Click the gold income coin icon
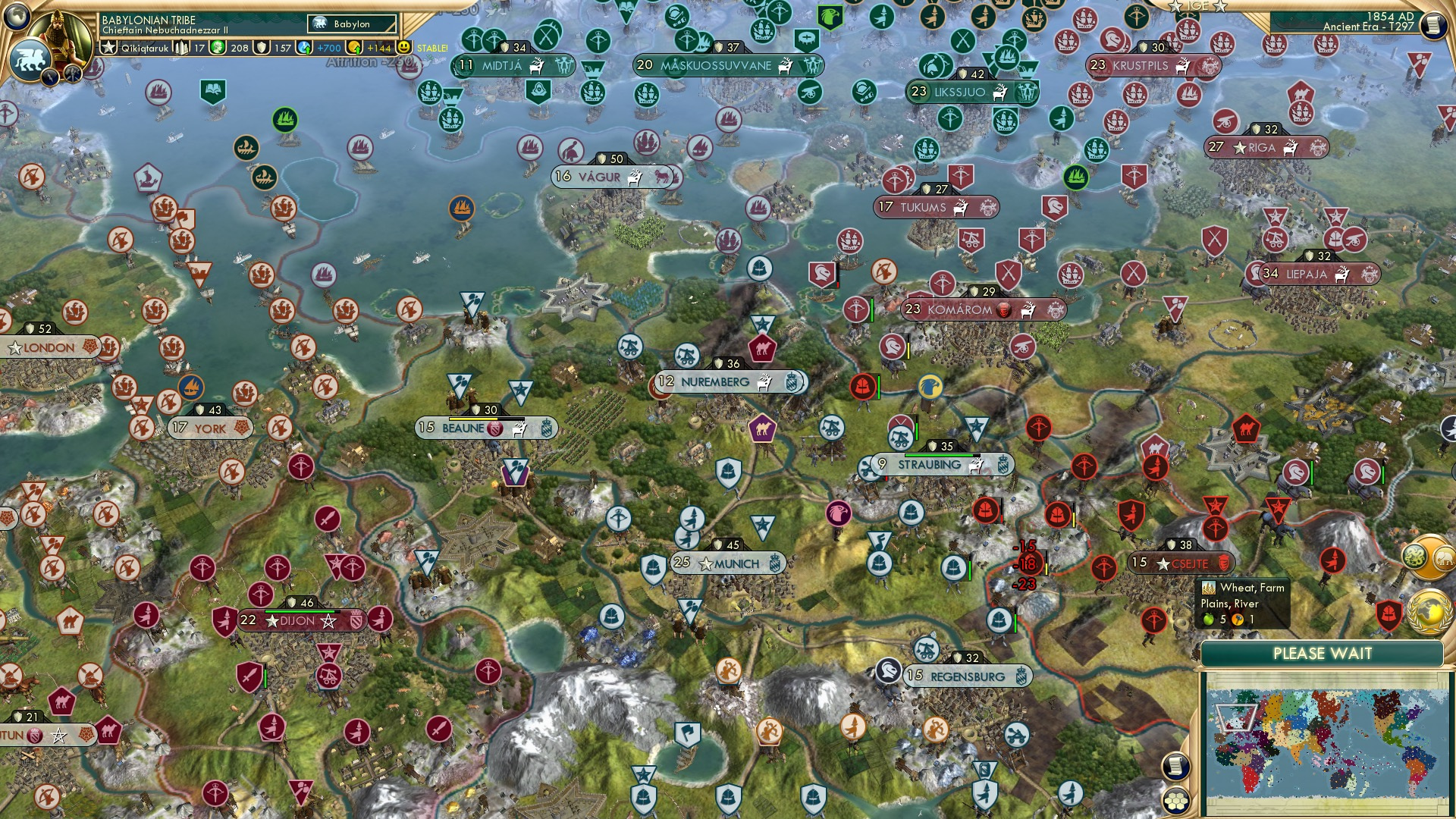 pyautogui.click(x=354, y=48)
